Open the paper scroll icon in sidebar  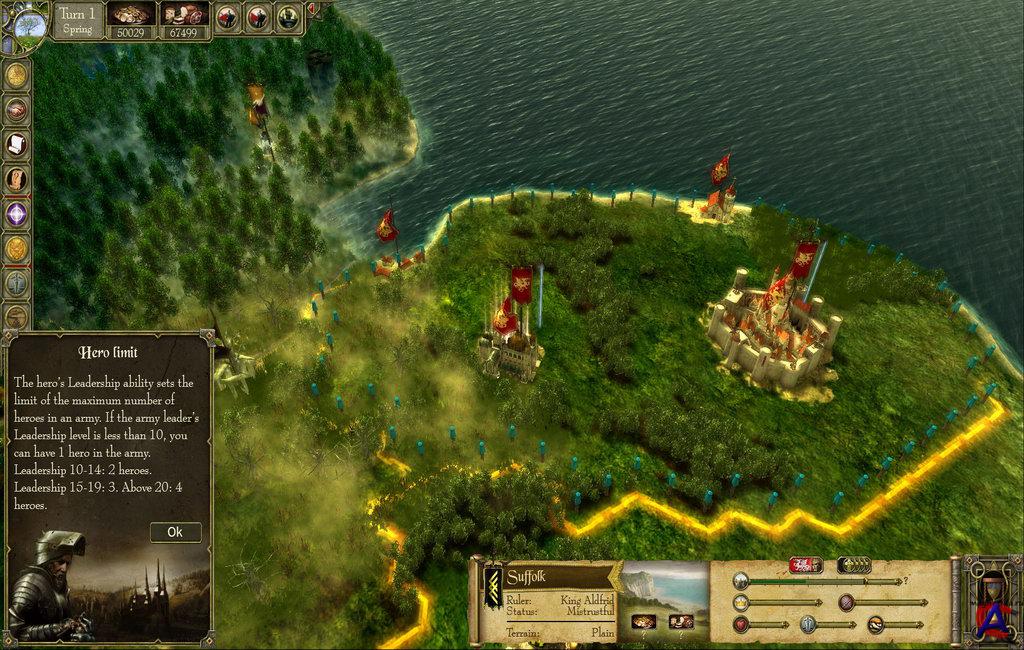[15, 144]
